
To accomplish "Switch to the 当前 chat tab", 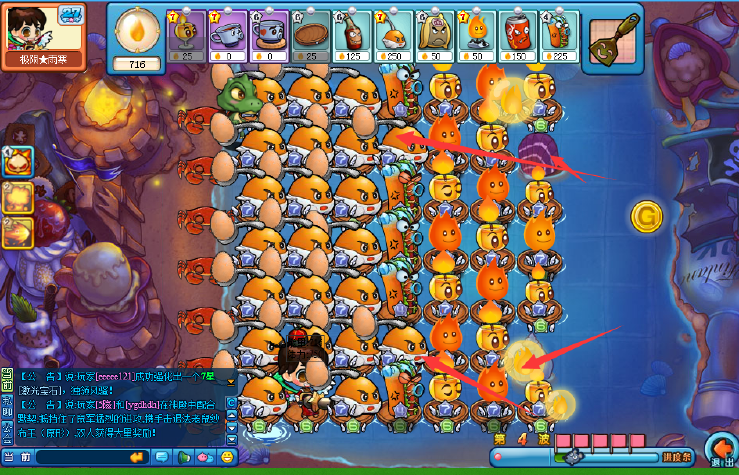I will [x=7, y=376].
